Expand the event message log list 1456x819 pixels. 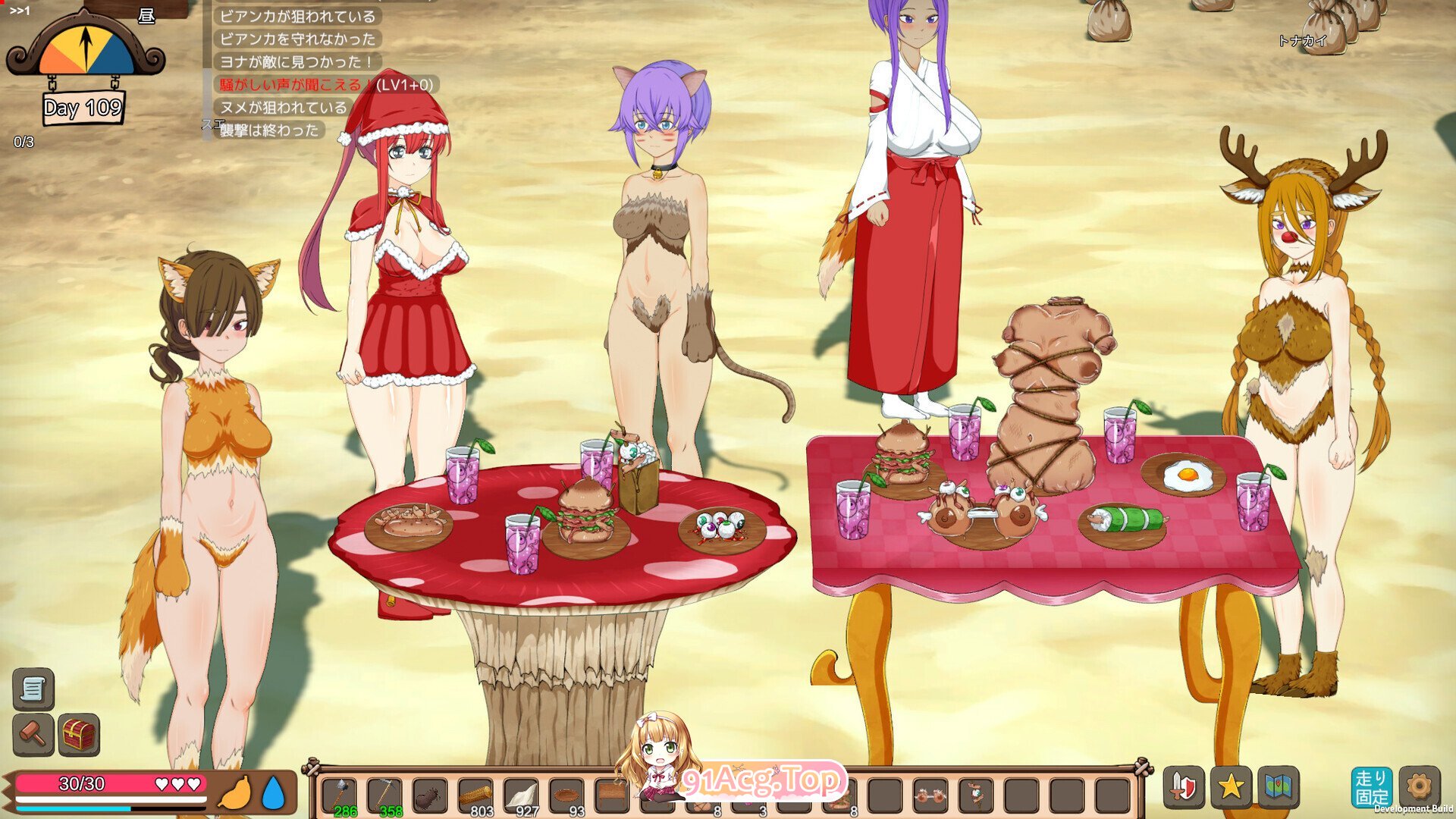click(296, 72)
